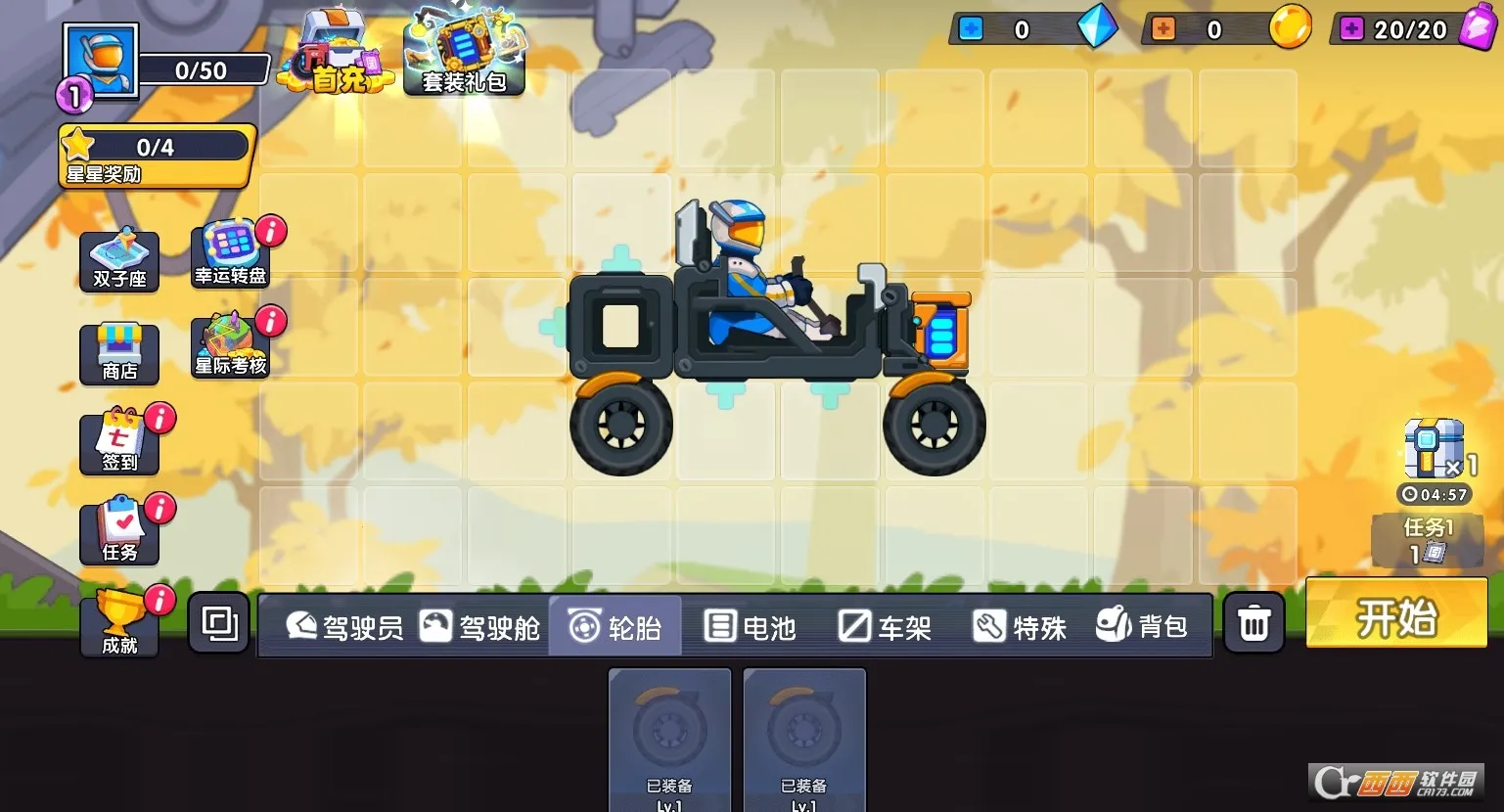This screenshot has height=812, width=1504.
Task: Open the 幸运转盘 lucky wheel
Action: pos(229,254)
